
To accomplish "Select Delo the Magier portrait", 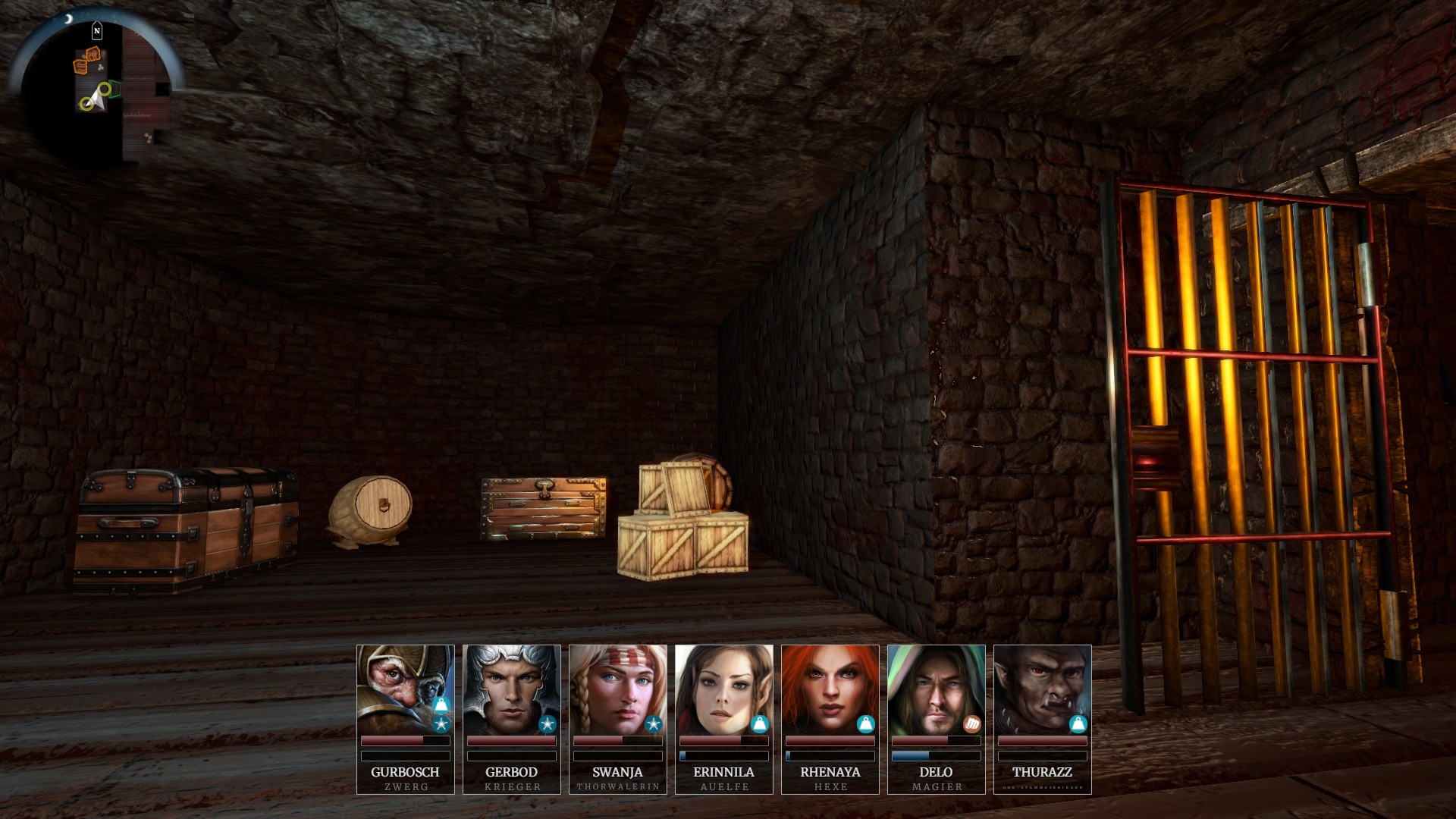I will tap(936, 689).
